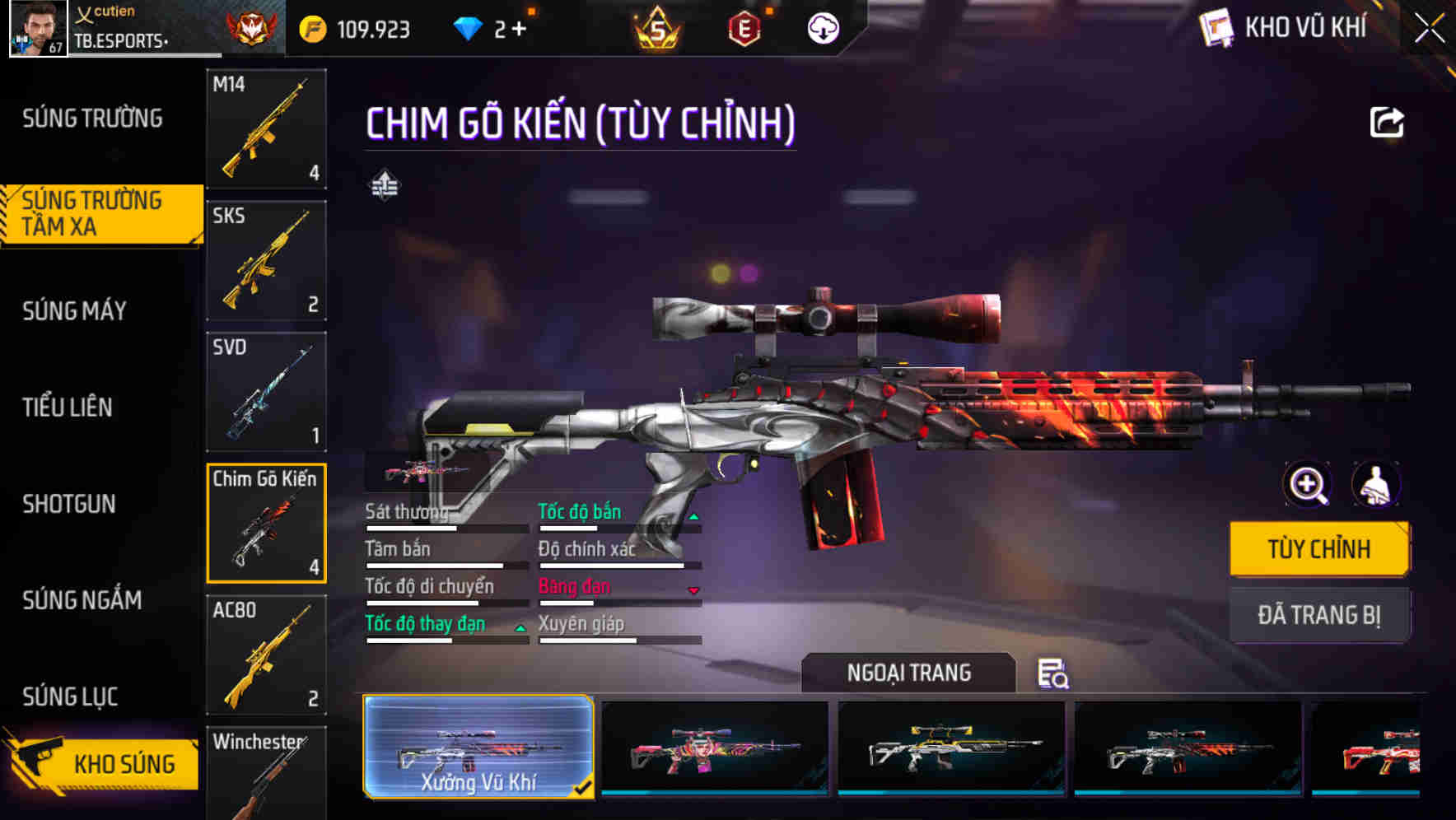Expand the Tốc độ bắn stat indicator
Image resolution: width=1456 pixels, height=820 pixels.
pos(694,515)
